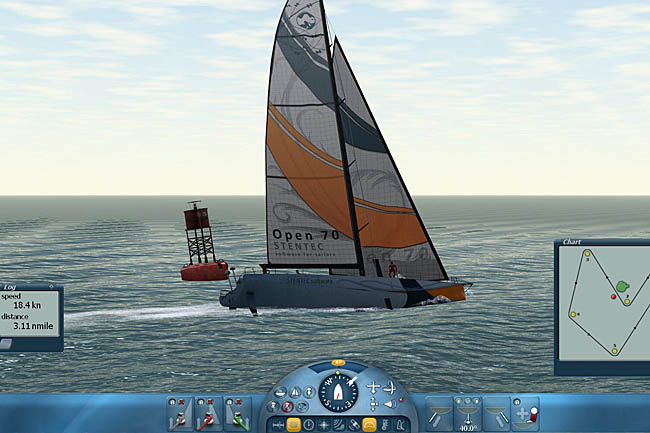Click the yellow tab above the compass
The height and width of the screenshot is (433, 650).
coord(338,362)
